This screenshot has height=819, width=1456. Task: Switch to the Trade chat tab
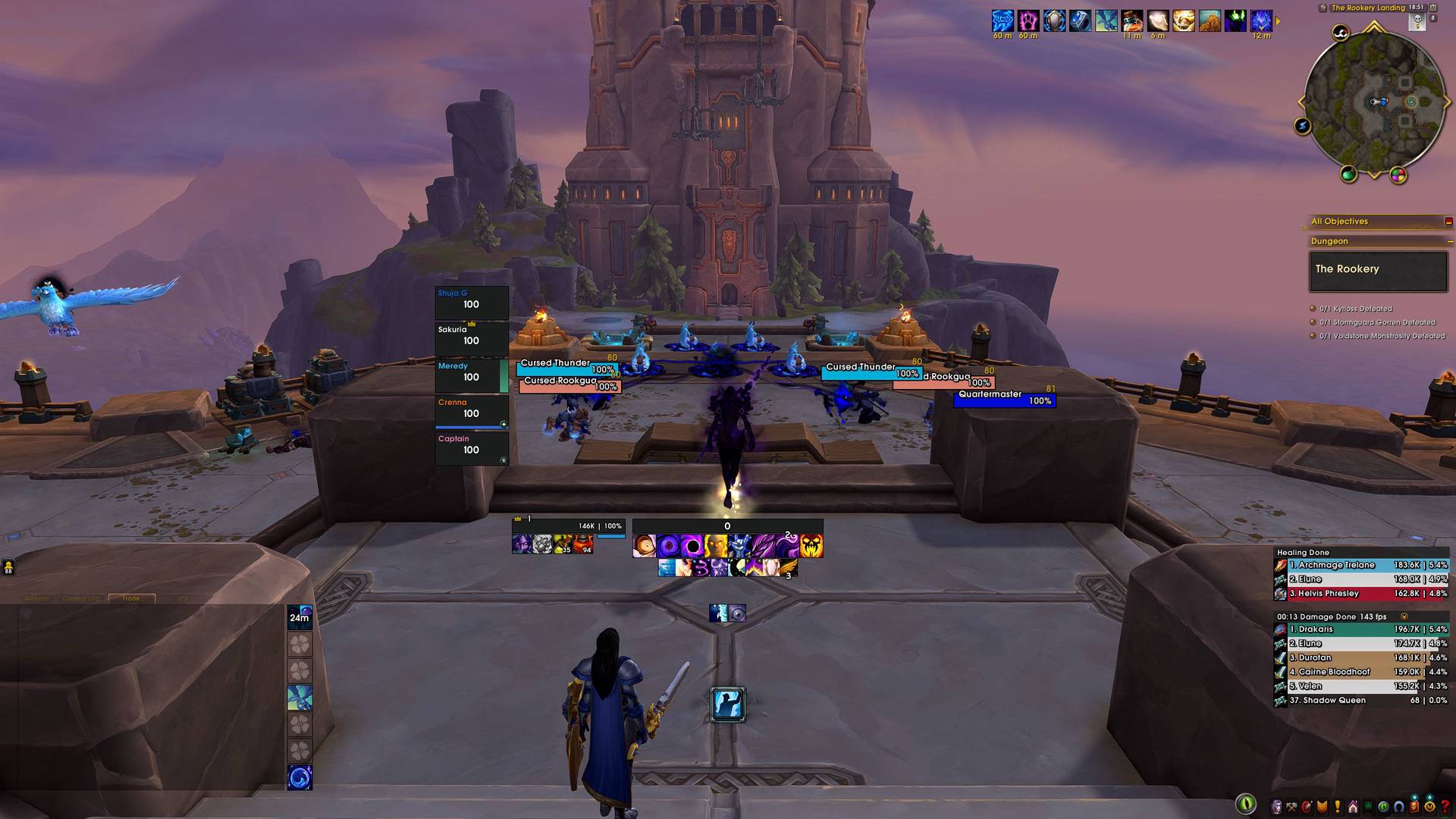[131, 598]
